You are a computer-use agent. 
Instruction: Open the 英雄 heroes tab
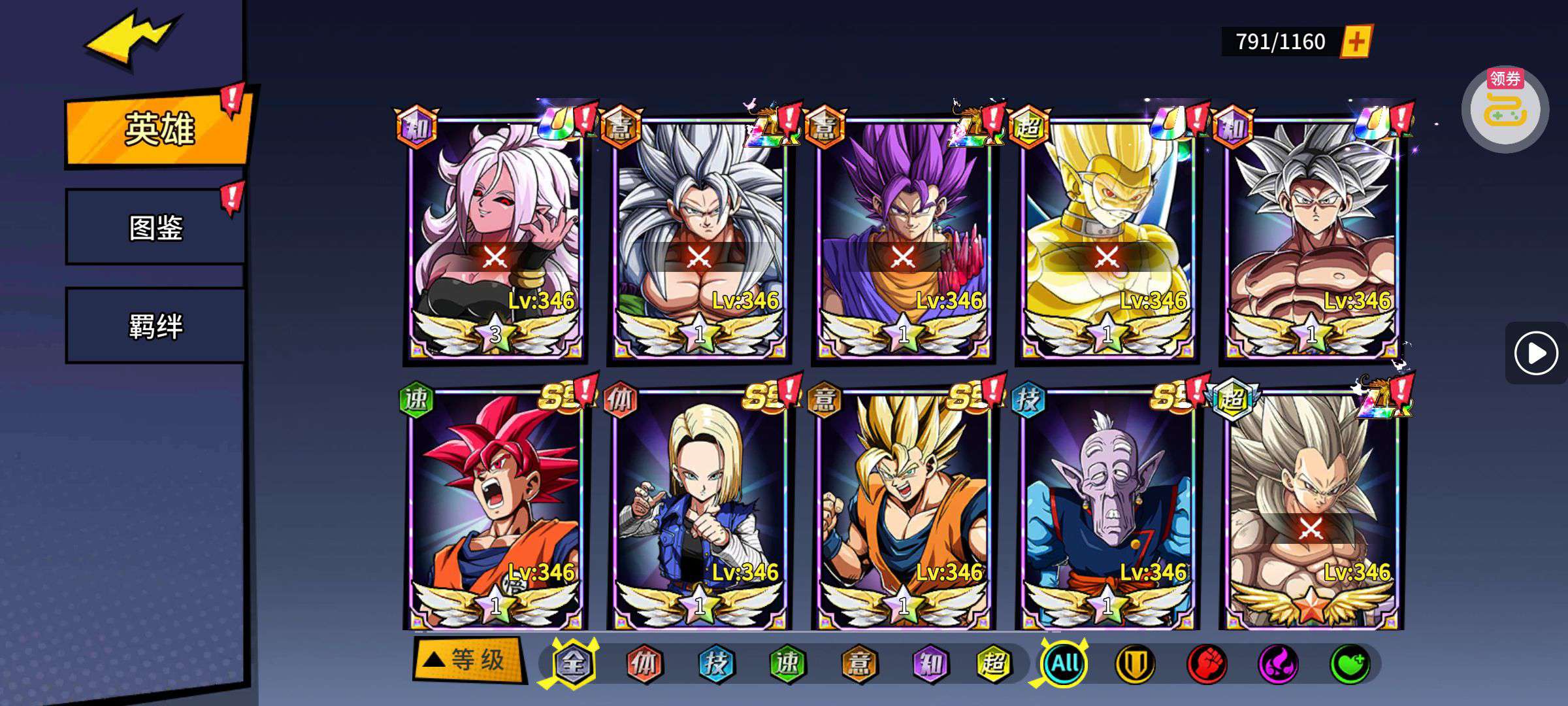pyautogui.click(x=159, y=129)
